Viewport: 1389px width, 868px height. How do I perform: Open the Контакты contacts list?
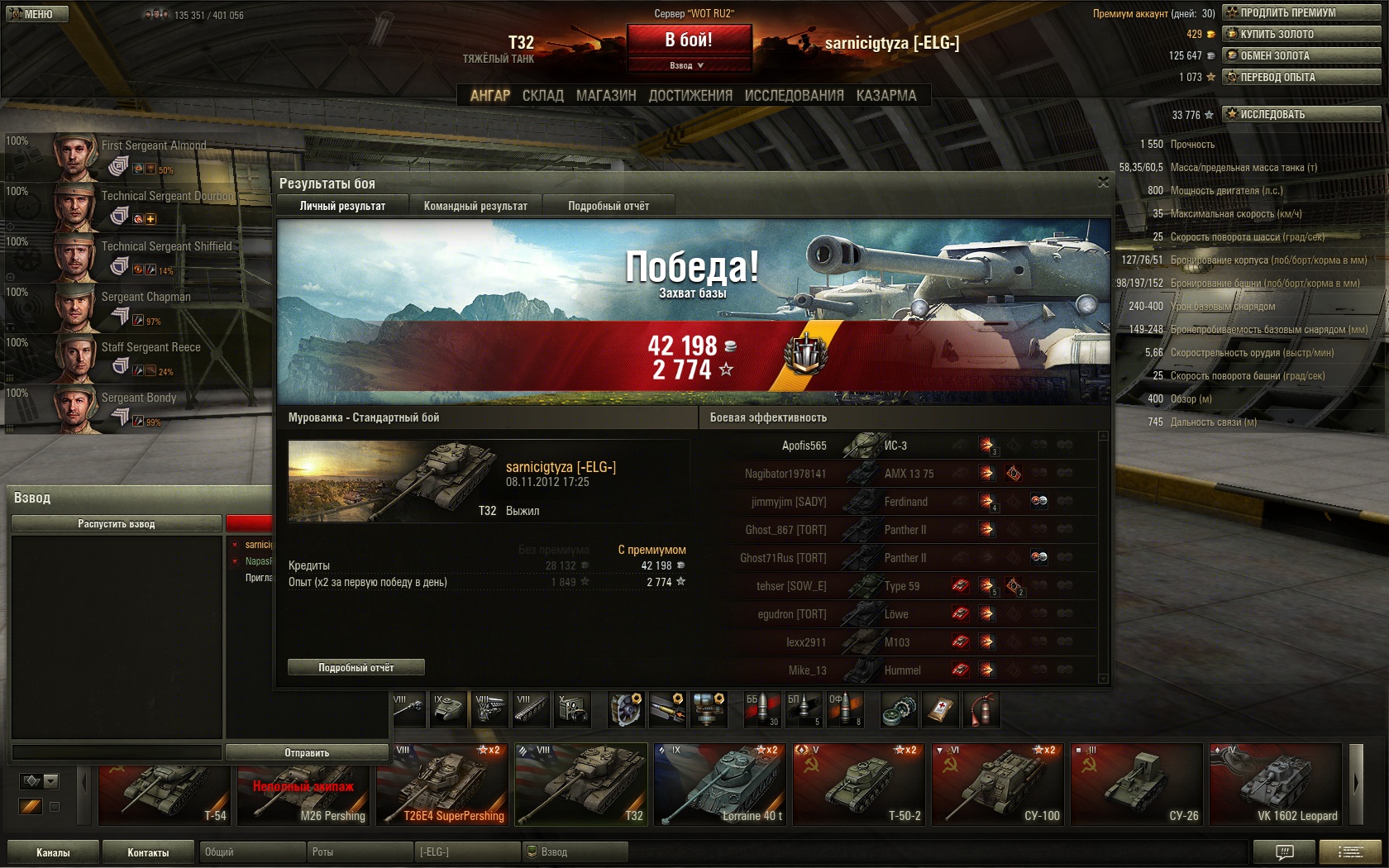pyautogui.click(x=148, y=852)
